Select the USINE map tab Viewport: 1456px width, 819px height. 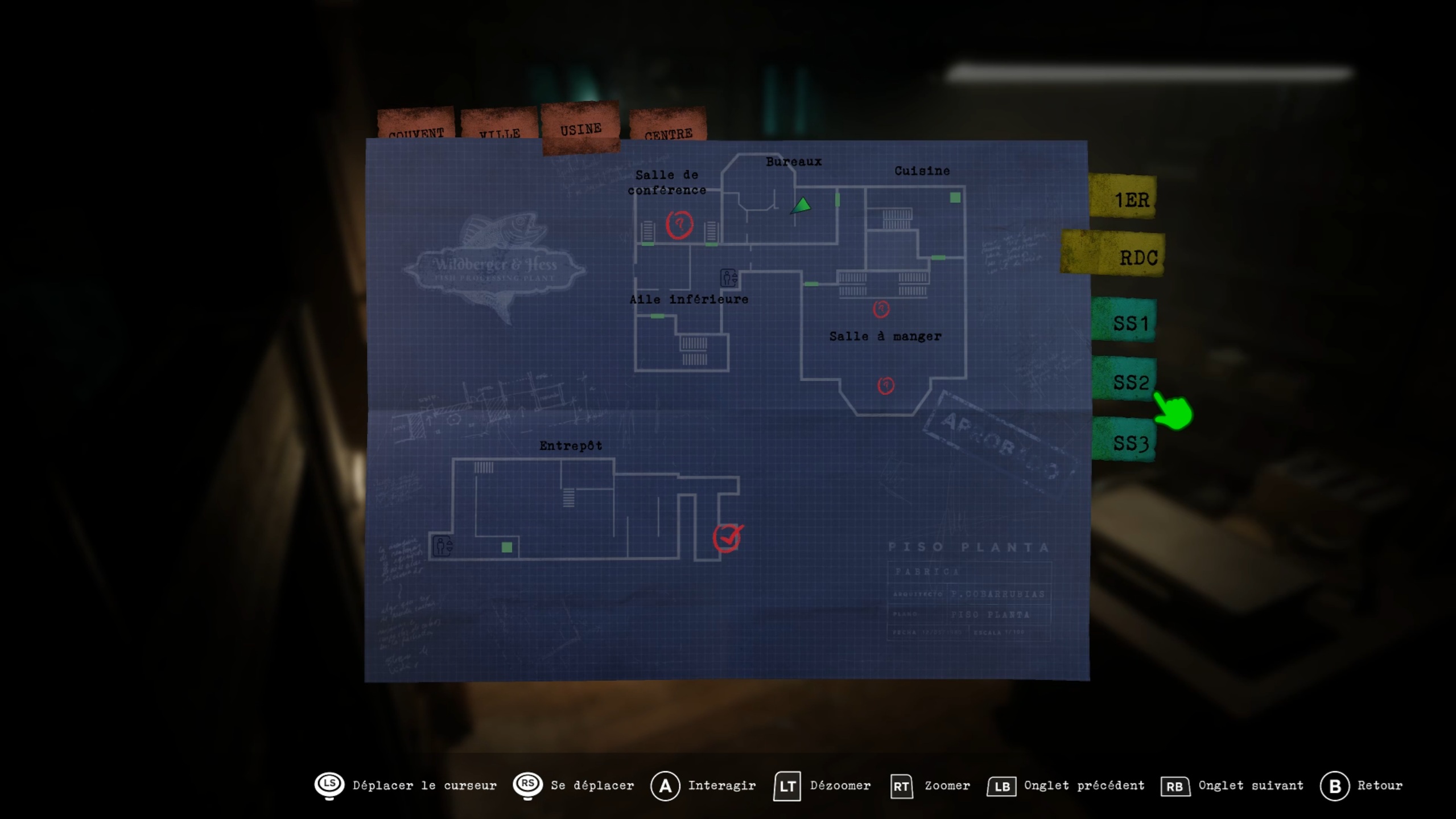point(580,129)
